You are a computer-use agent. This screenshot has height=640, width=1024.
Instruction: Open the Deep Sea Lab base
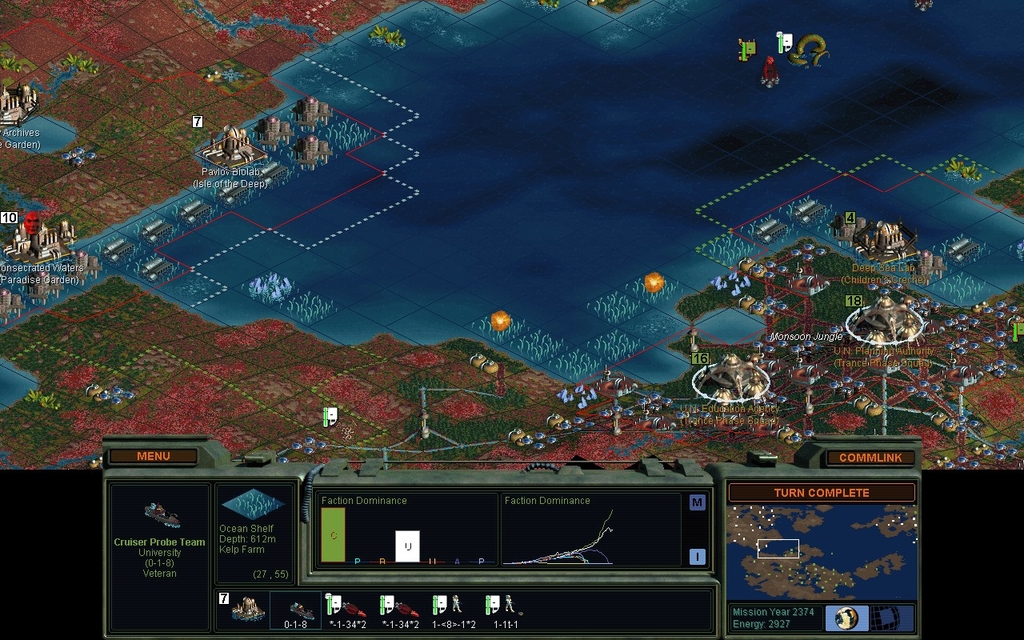point(883,238)
